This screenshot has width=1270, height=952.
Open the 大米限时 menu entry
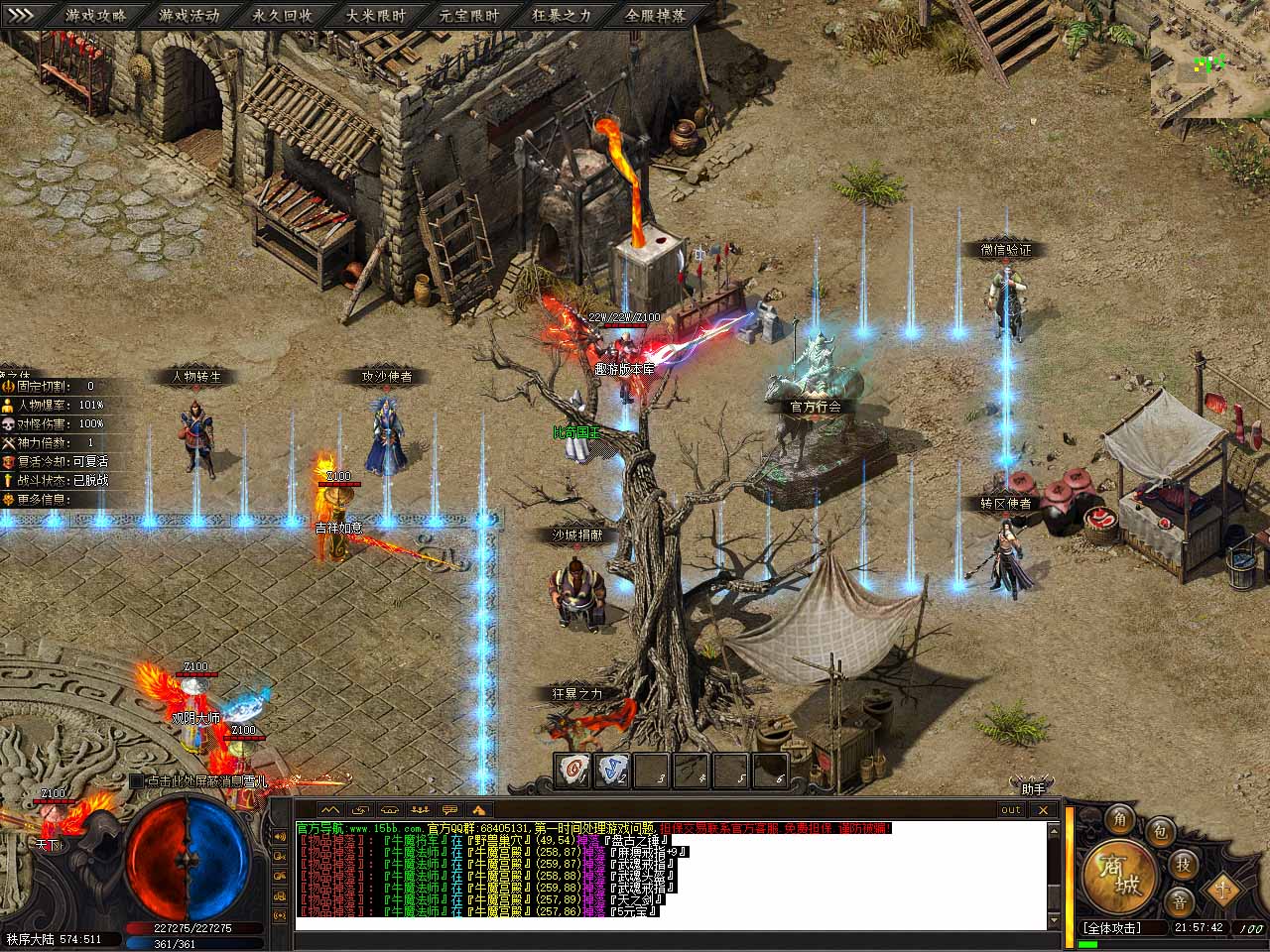pos(375,15)
